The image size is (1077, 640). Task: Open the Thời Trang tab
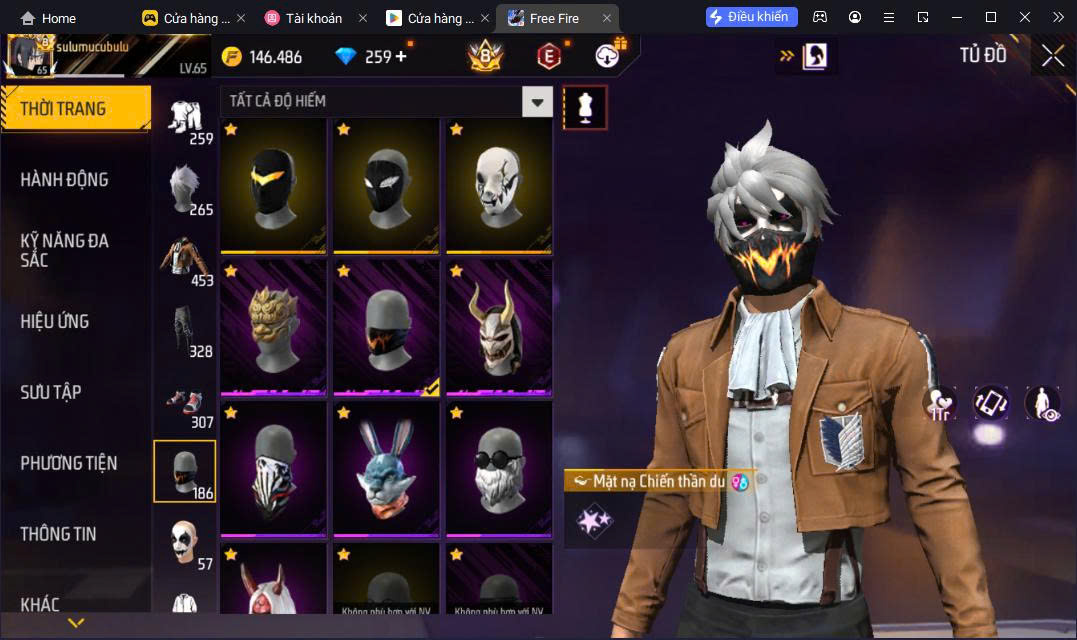click(x=76, y=109)
